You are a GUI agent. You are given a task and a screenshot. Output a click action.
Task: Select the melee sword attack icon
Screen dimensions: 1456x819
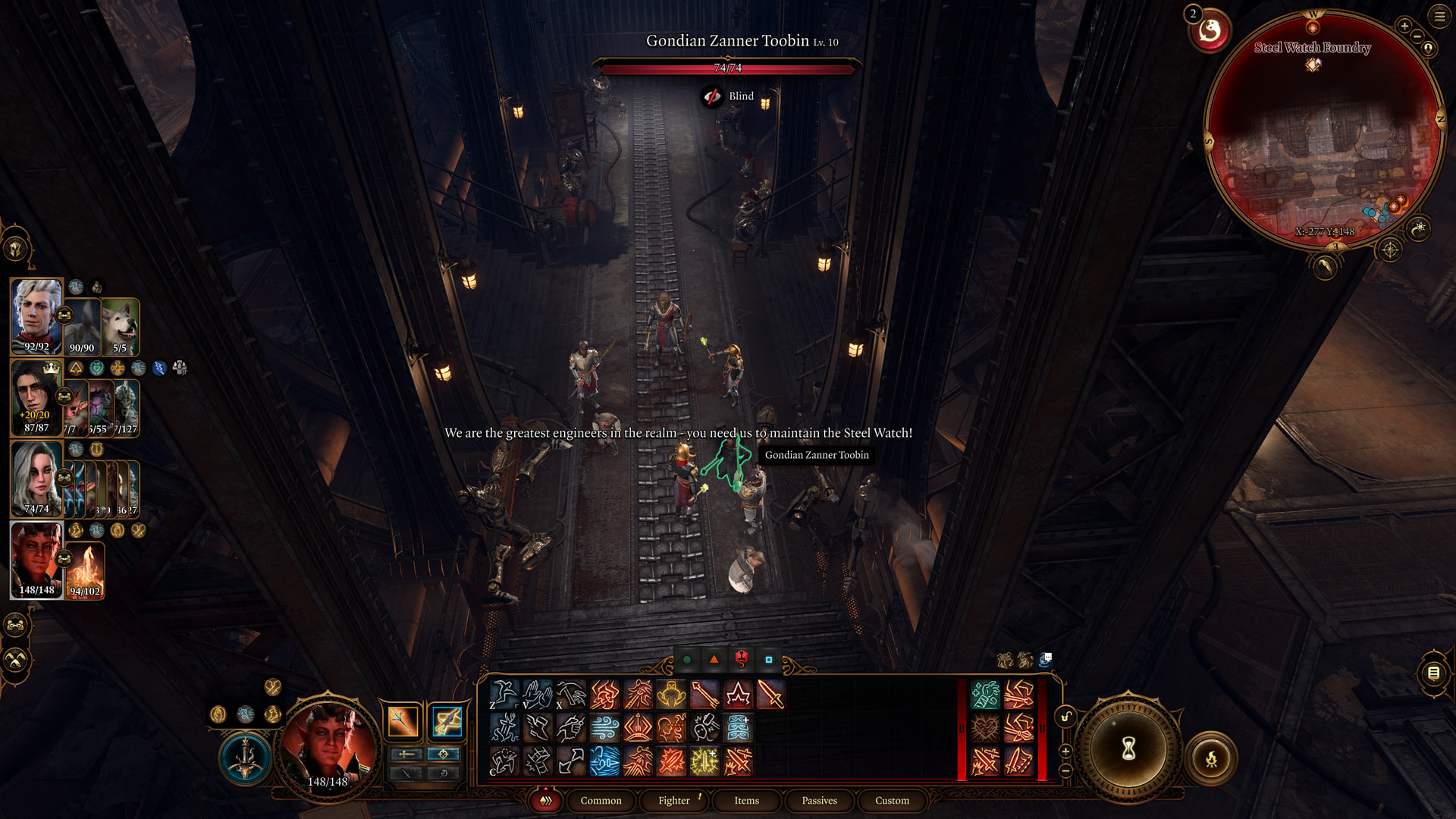pos(770,695)
